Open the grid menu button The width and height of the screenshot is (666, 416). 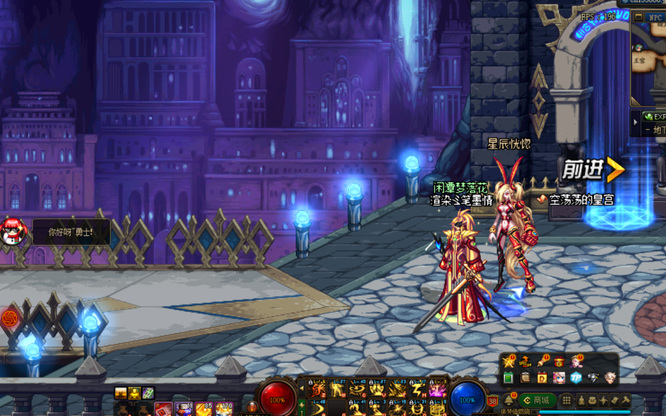tap(567, 400)
